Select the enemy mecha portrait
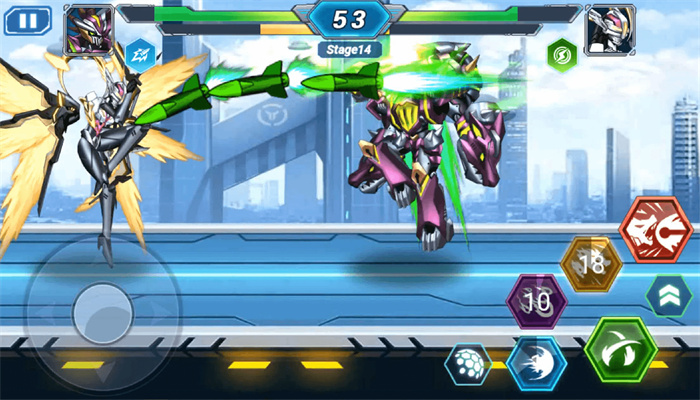700x400 pixels. pyautogui.click(x=610, y=29)
